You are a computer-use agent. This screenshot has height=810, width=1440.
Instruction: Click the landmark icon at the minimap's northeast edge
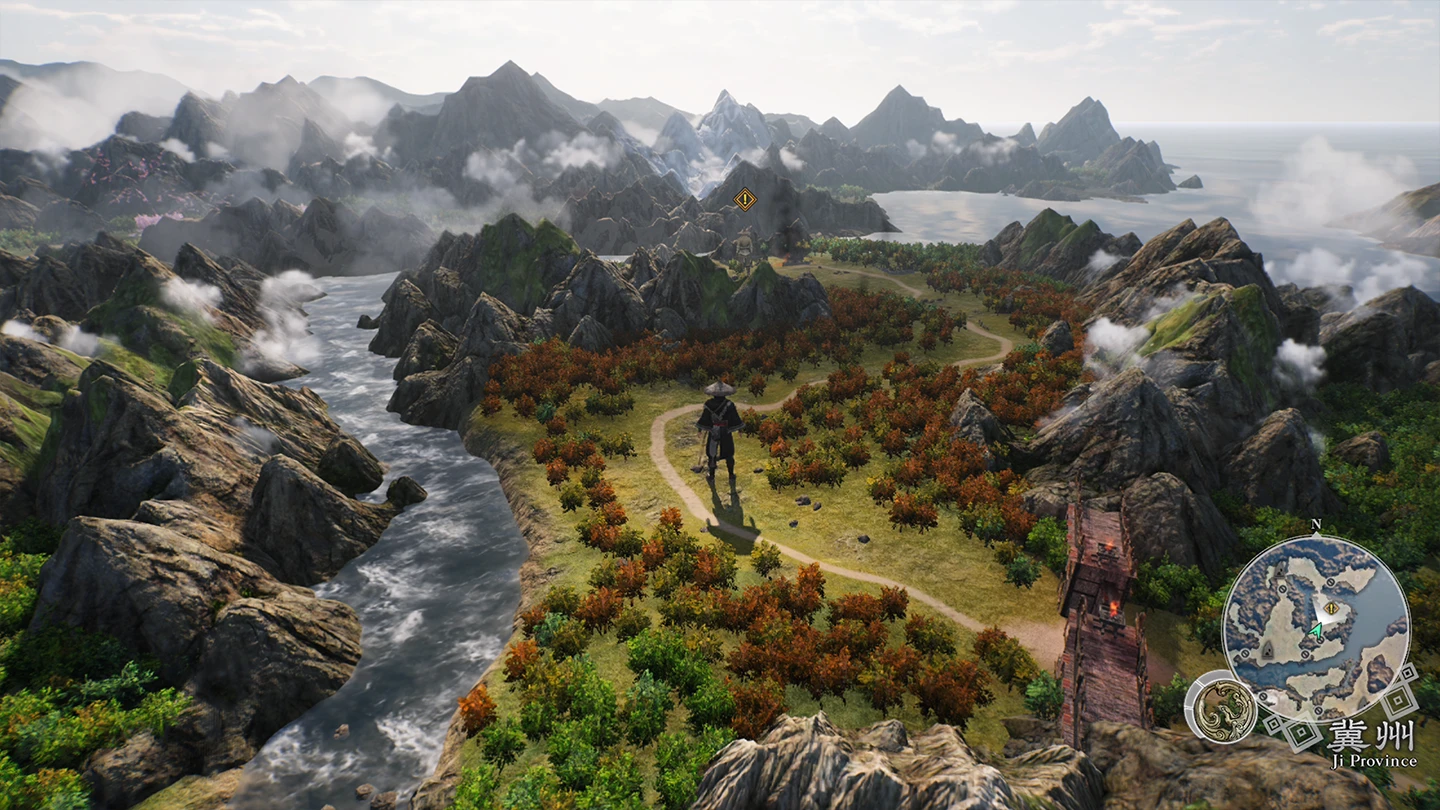[1330, 583]
